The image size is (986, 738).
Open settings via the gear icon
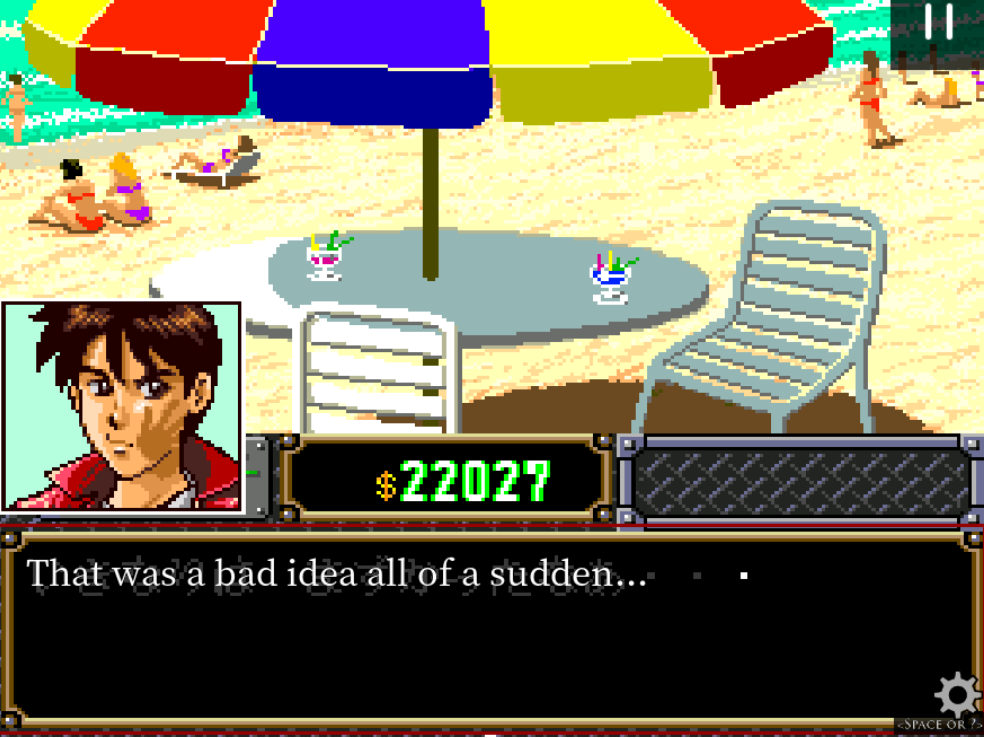point(957,693)
